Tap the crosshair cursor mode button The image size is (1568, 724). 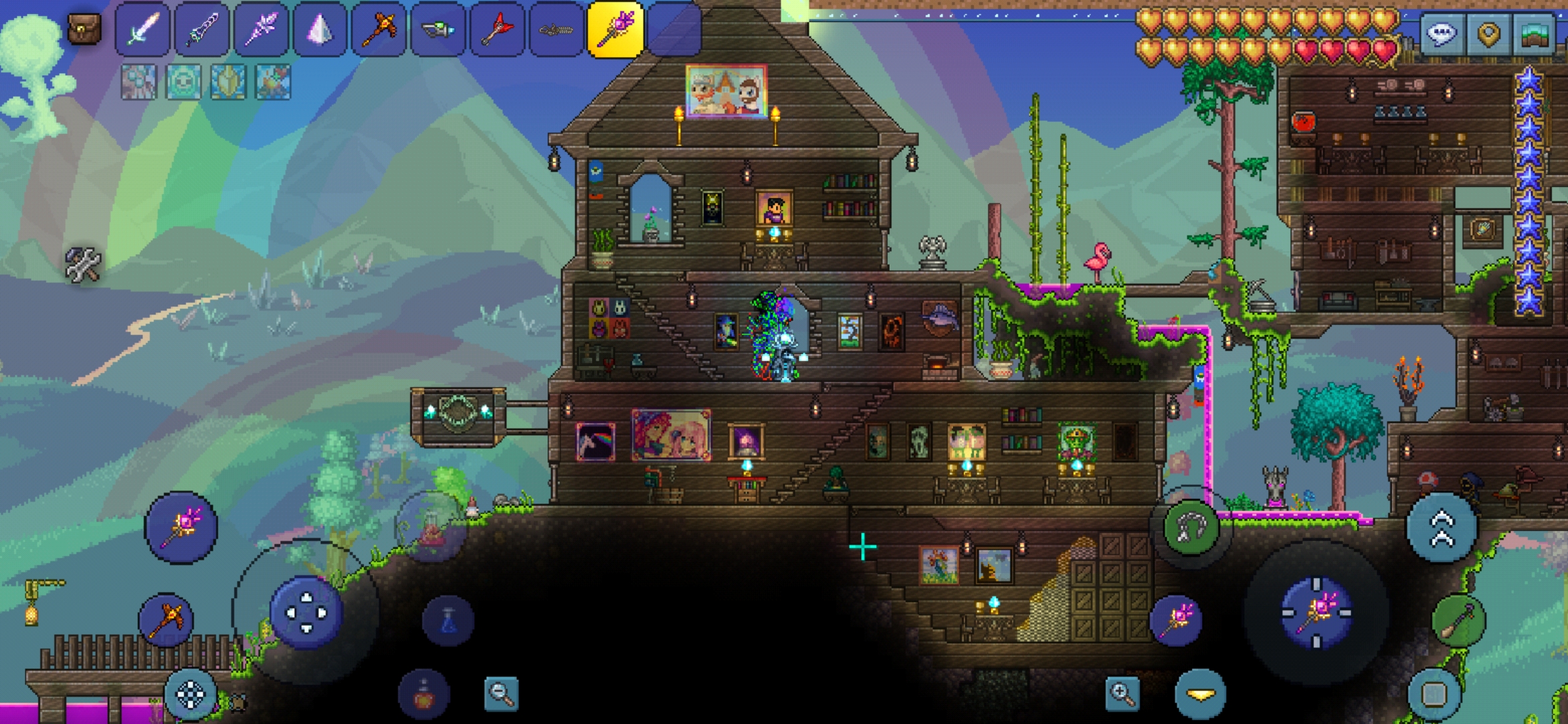(x=190, y=695)
